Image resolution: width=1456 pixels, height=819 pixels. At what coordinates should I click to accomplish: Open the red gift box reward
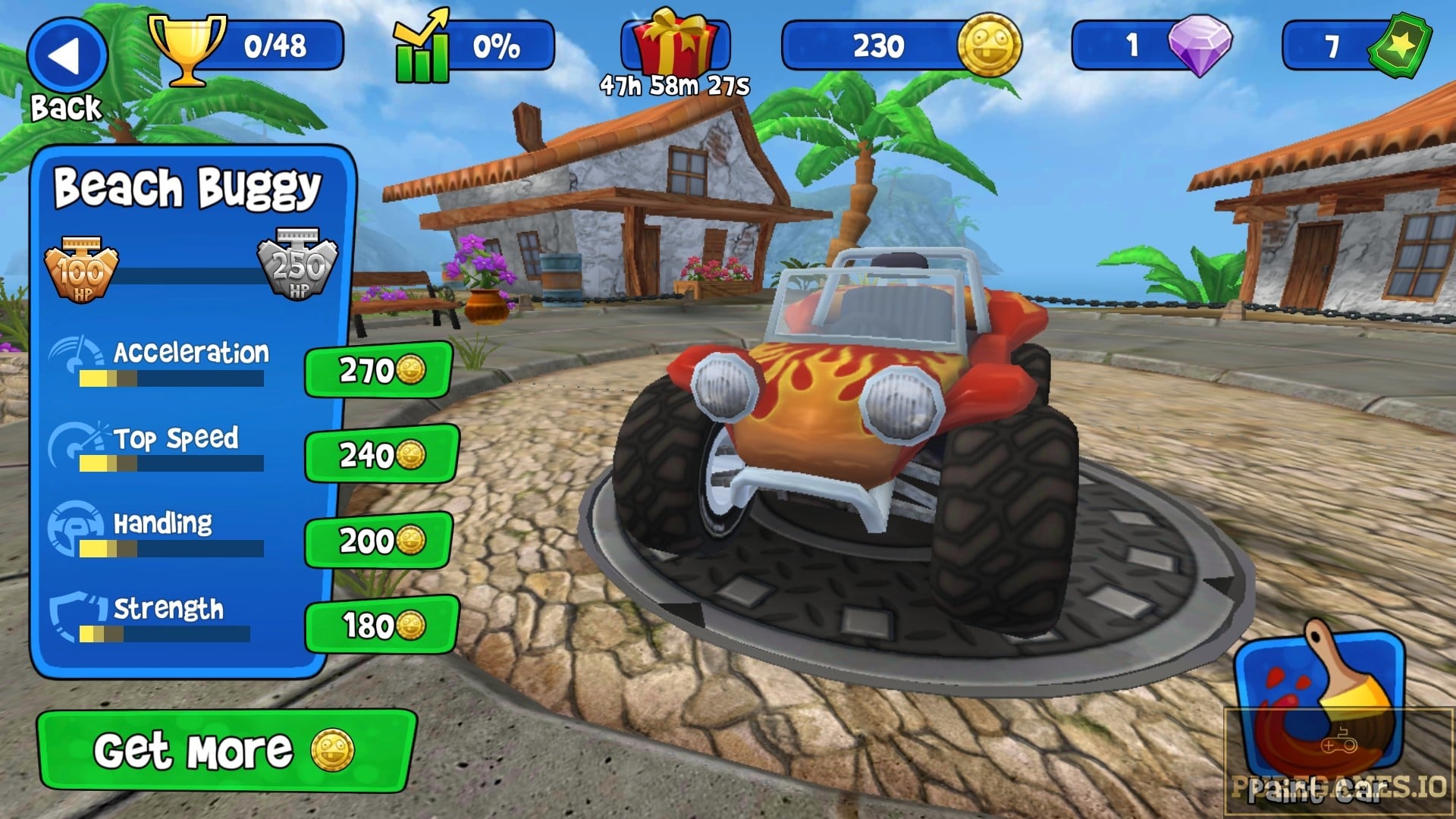[675, 44]
